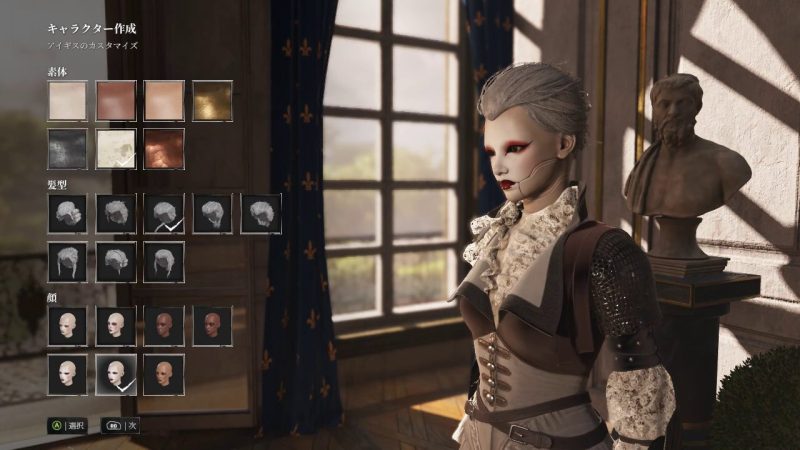Select the tan-skinned face option
The image size is (800, 450).
[x=164, y=374]
